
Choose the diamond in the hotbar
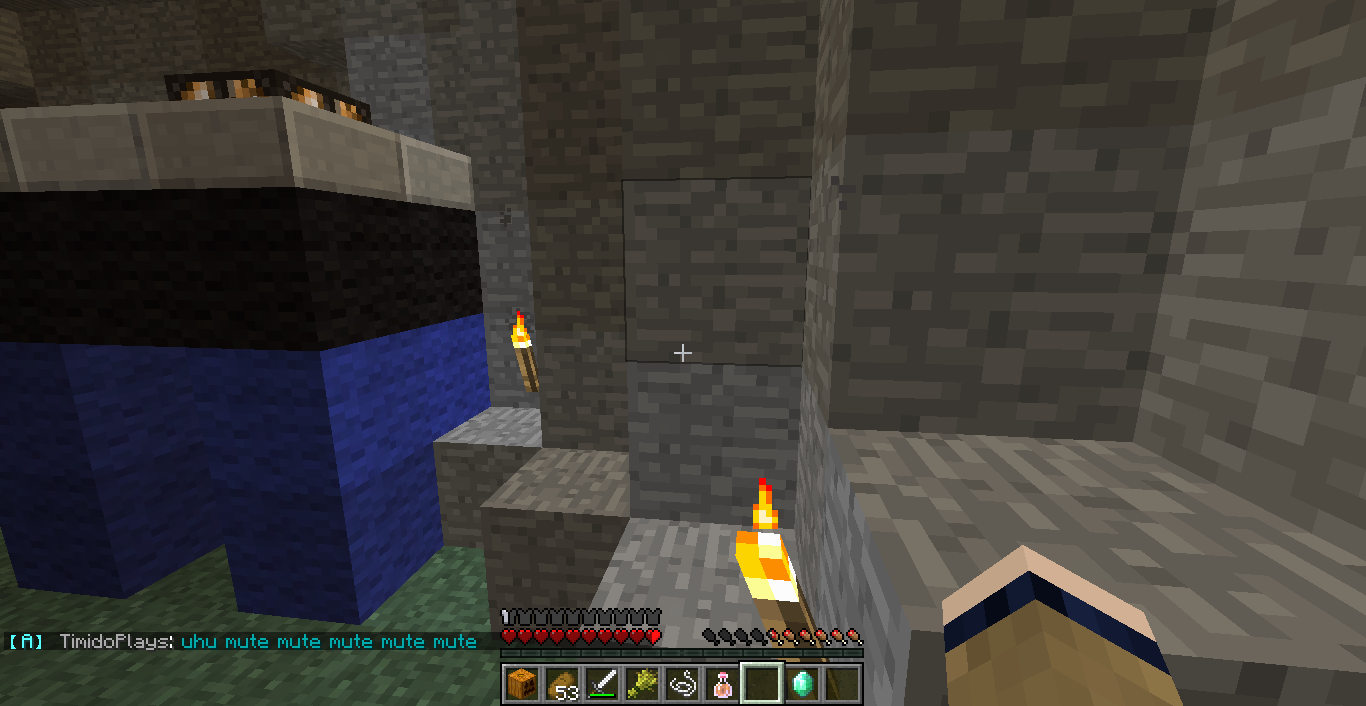pos(801,684)
